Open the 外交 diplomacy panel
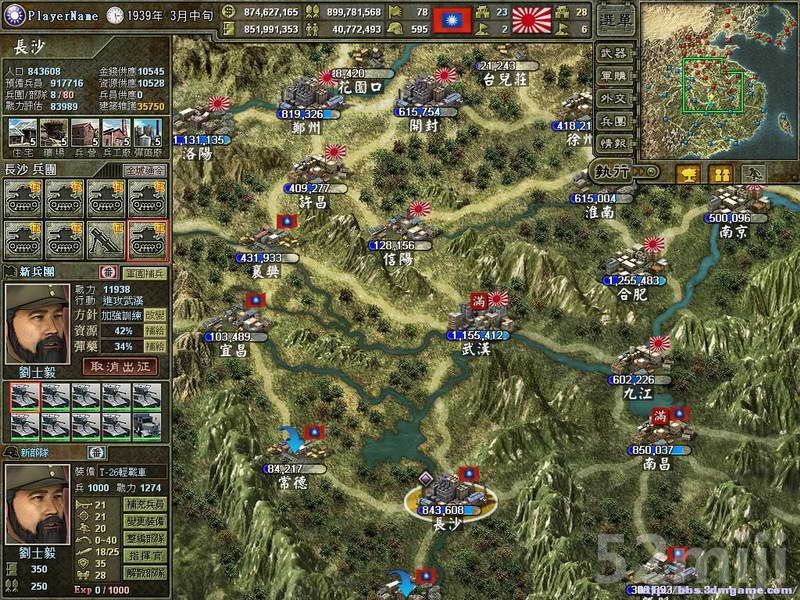Screen dimensions: 800x600 (613, 98)
